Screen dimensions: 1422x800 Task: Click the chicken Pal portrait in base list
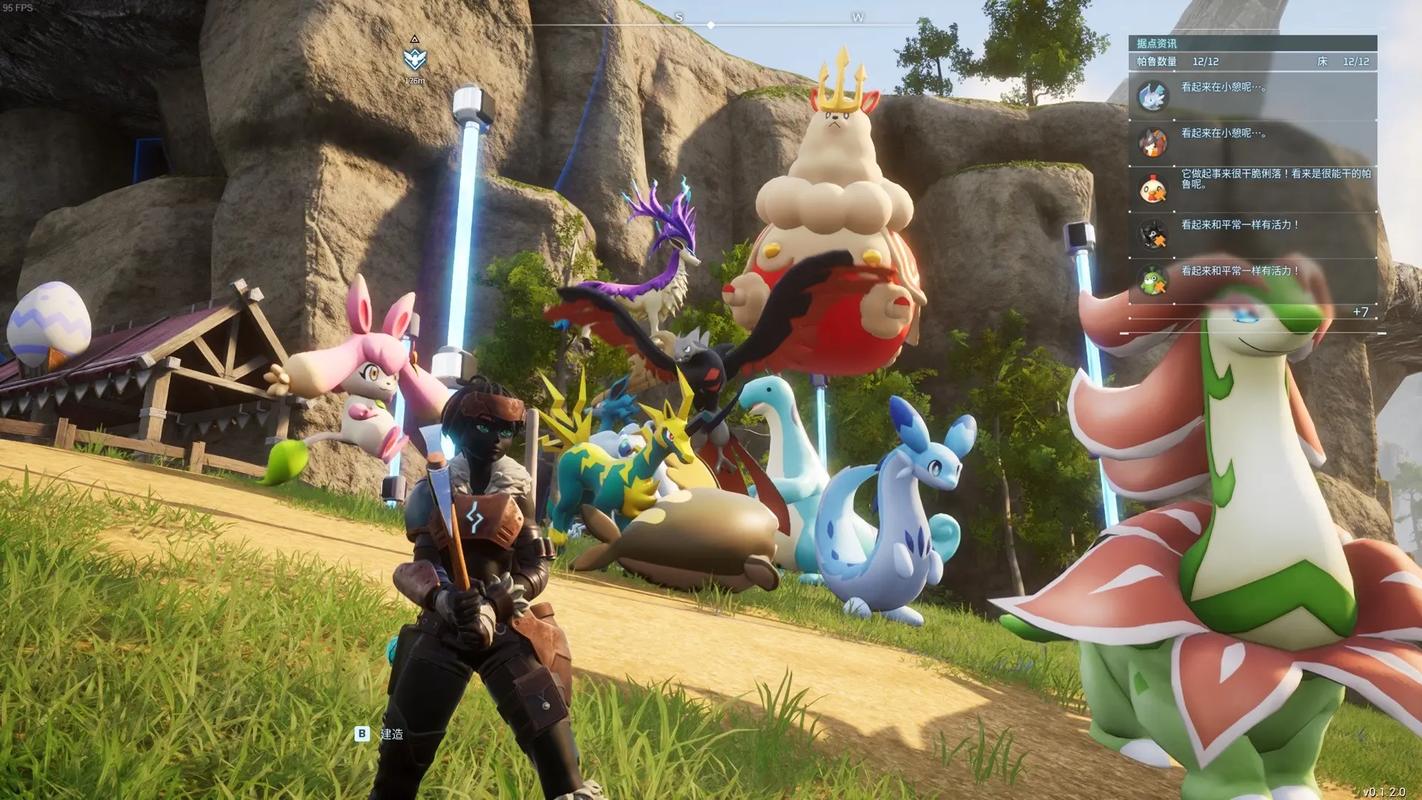click(x=1153, y=188)
